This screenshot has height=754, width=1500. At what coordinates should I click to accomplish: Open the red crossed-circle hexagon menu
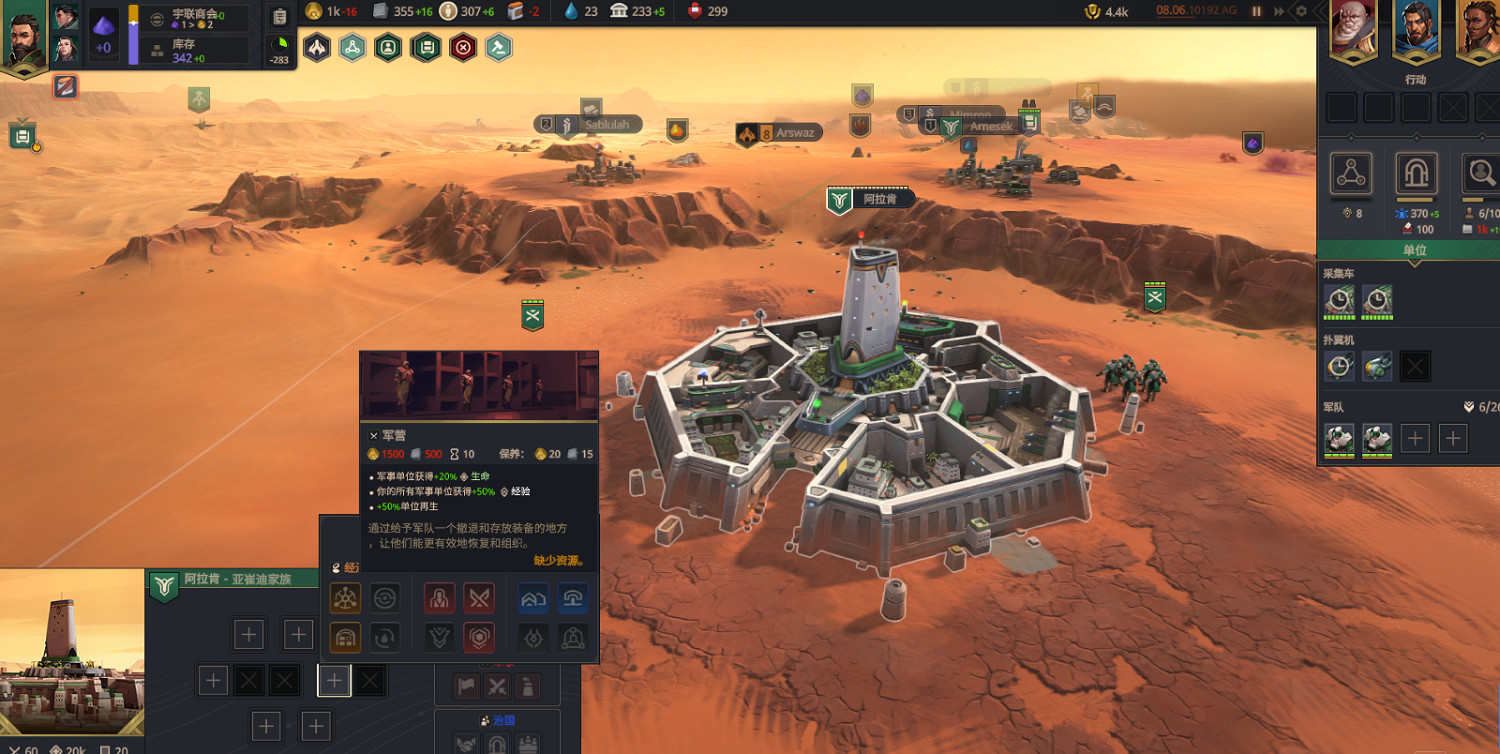click(x=462, y=47)
